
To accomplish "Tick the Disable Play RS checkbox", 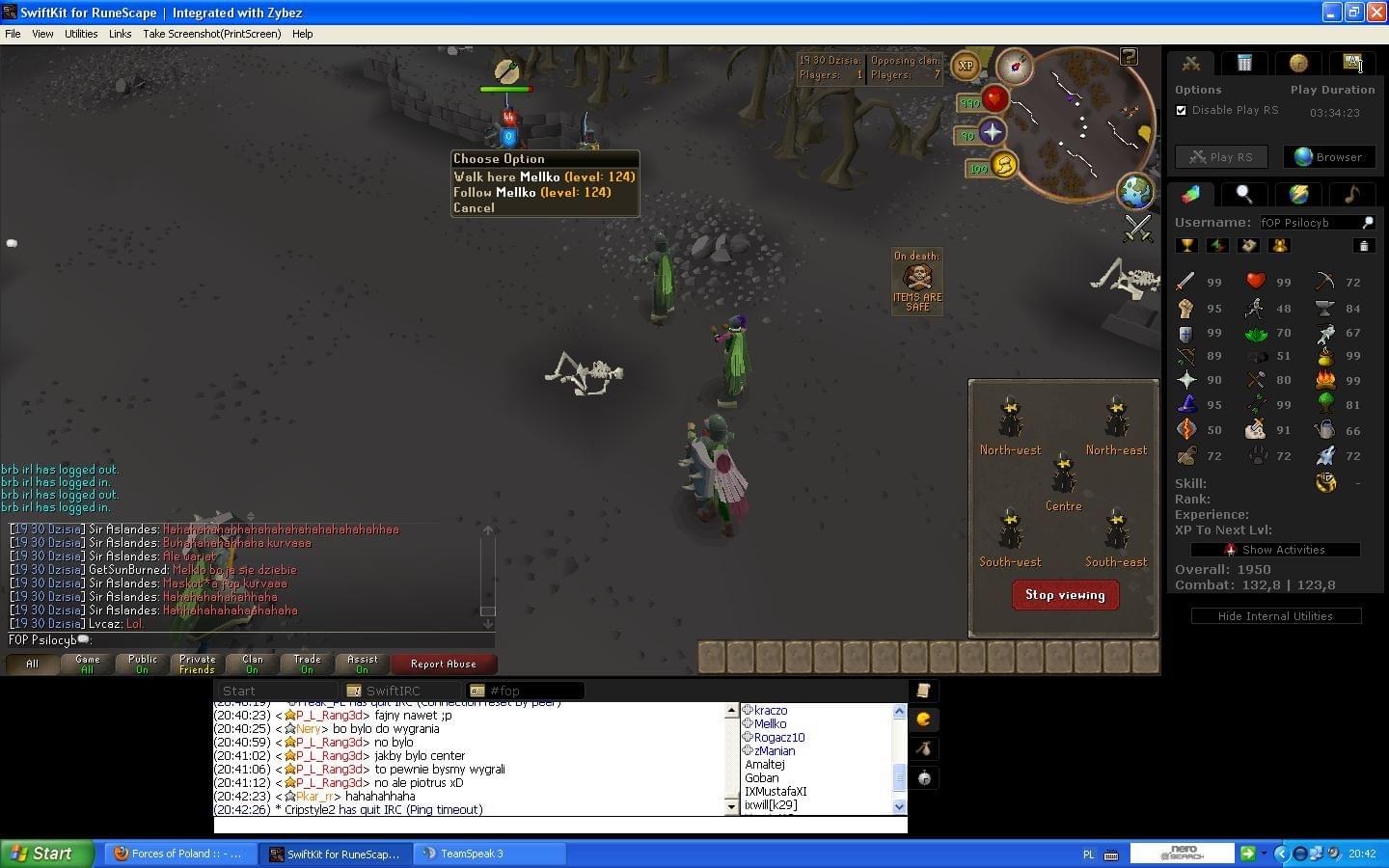I will pos(1182,110).
